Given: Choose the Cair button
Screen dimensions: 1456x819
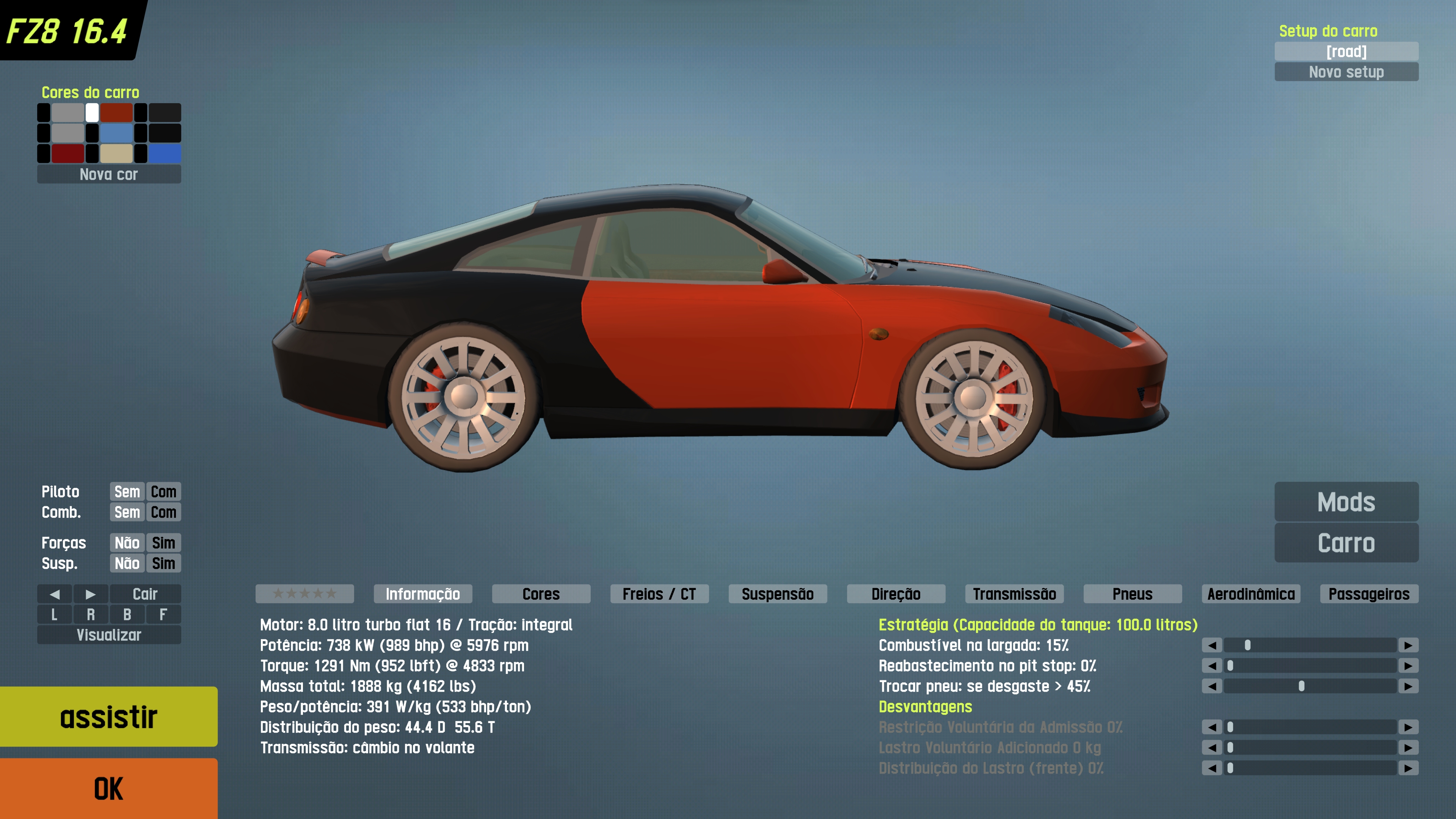Looking at the screenshot, I should coord(145,594).
